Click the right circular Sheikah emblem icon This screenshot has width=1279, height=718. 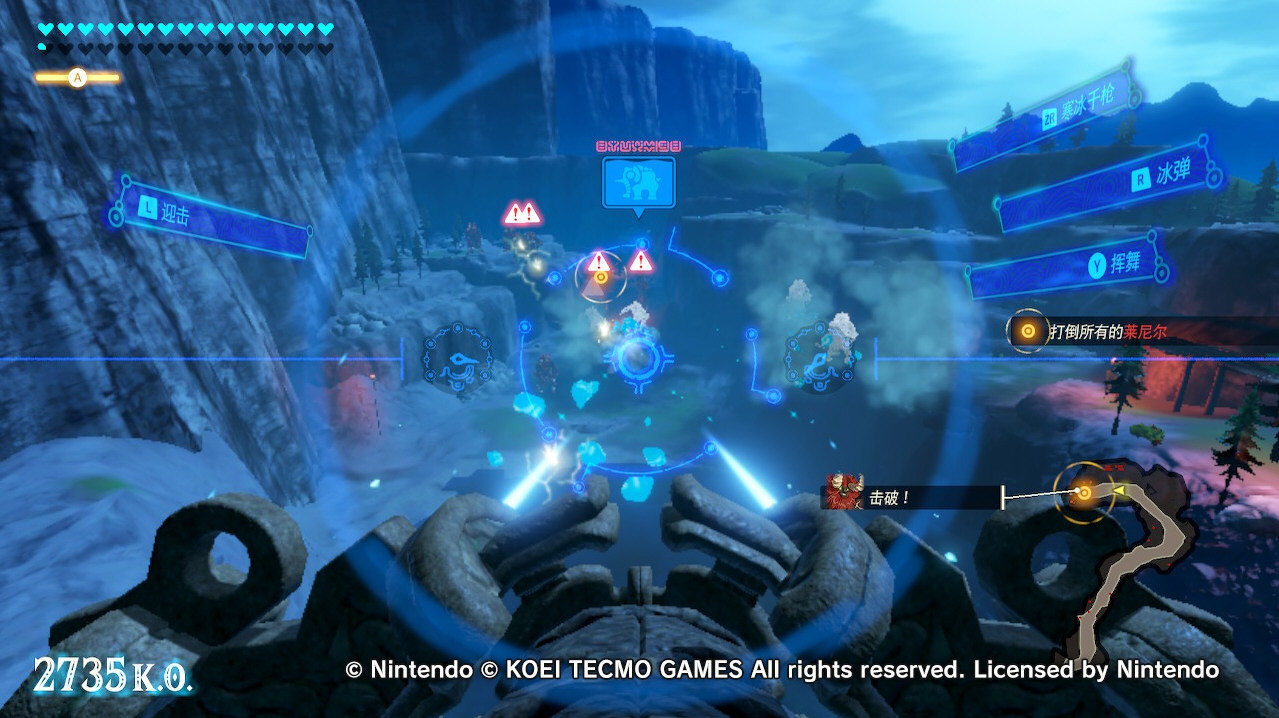point(818,355)
